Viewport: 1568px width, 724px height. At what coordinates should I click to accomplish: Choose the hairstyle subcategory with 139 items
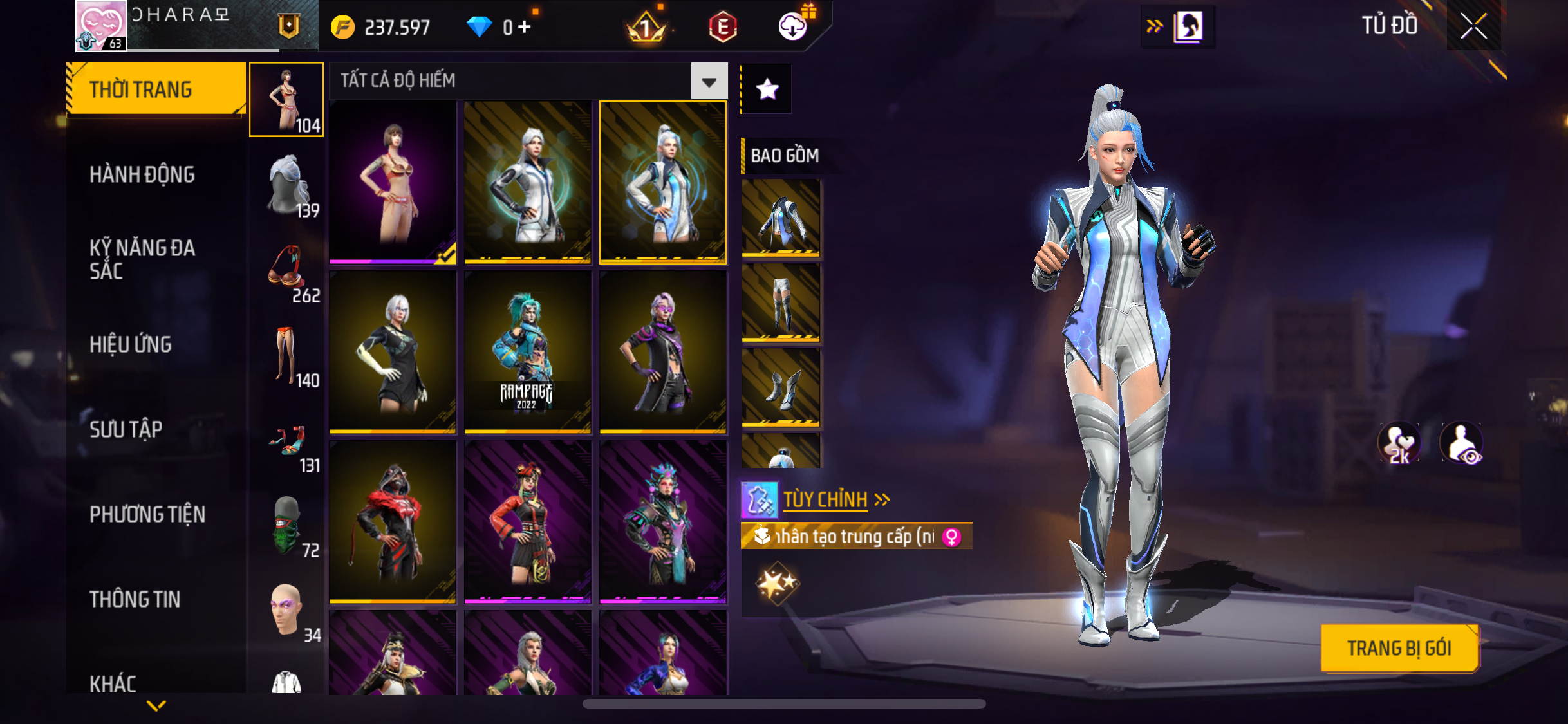tap(287, 185)
